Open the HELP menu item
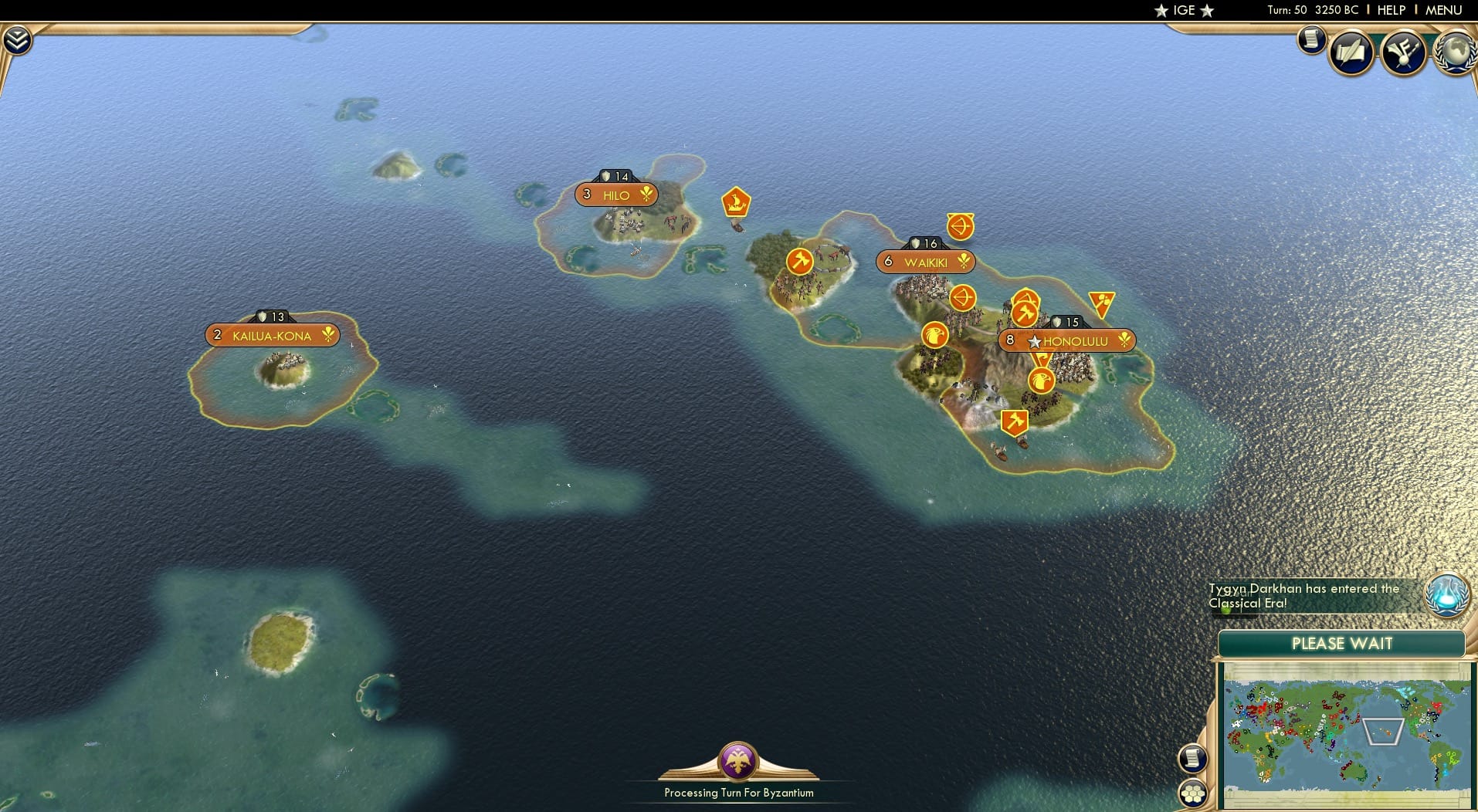The image size is (1478, 812). coord(1390,10)
